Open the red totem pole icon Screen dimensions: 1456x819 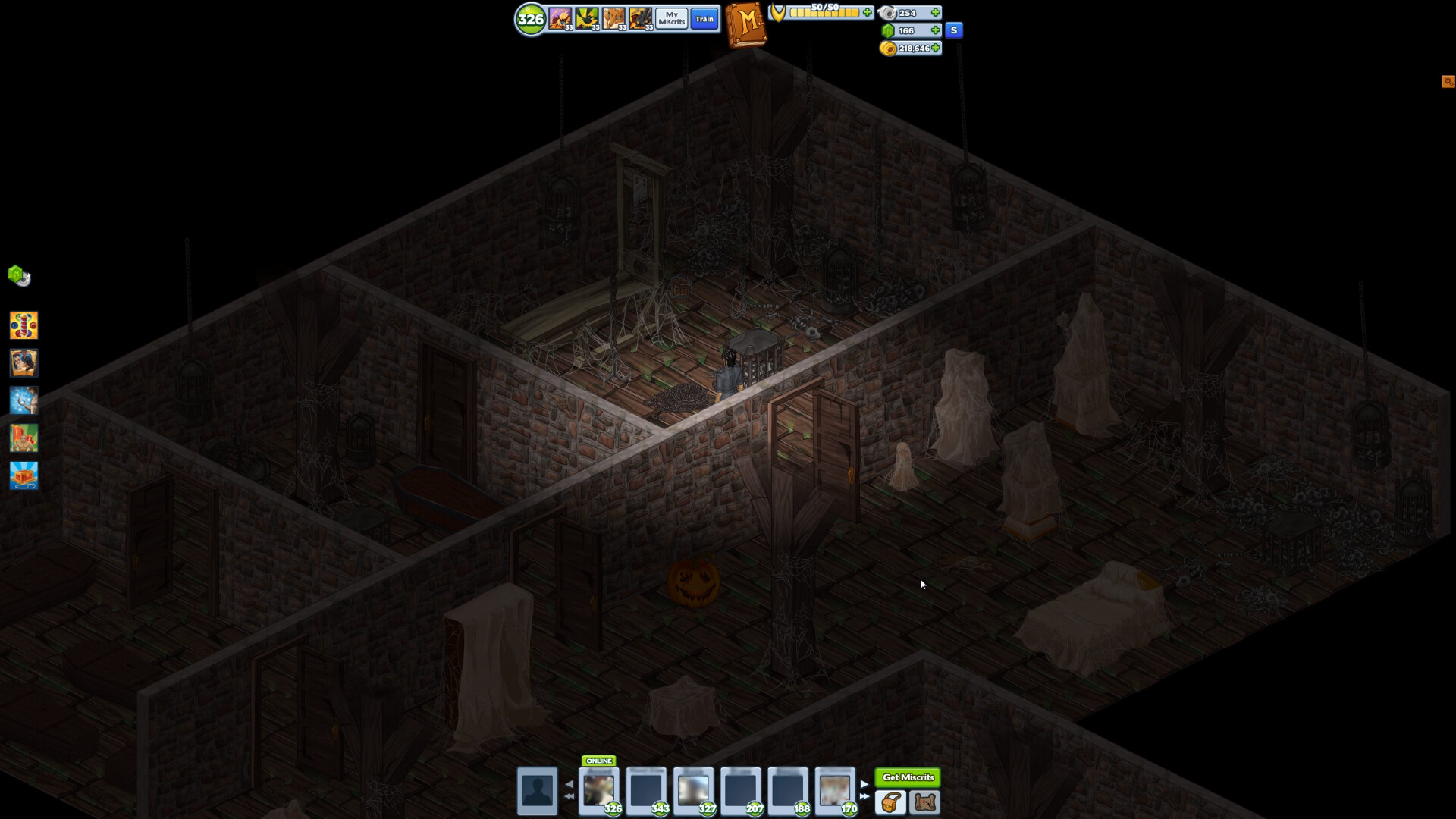click(24, 325)
